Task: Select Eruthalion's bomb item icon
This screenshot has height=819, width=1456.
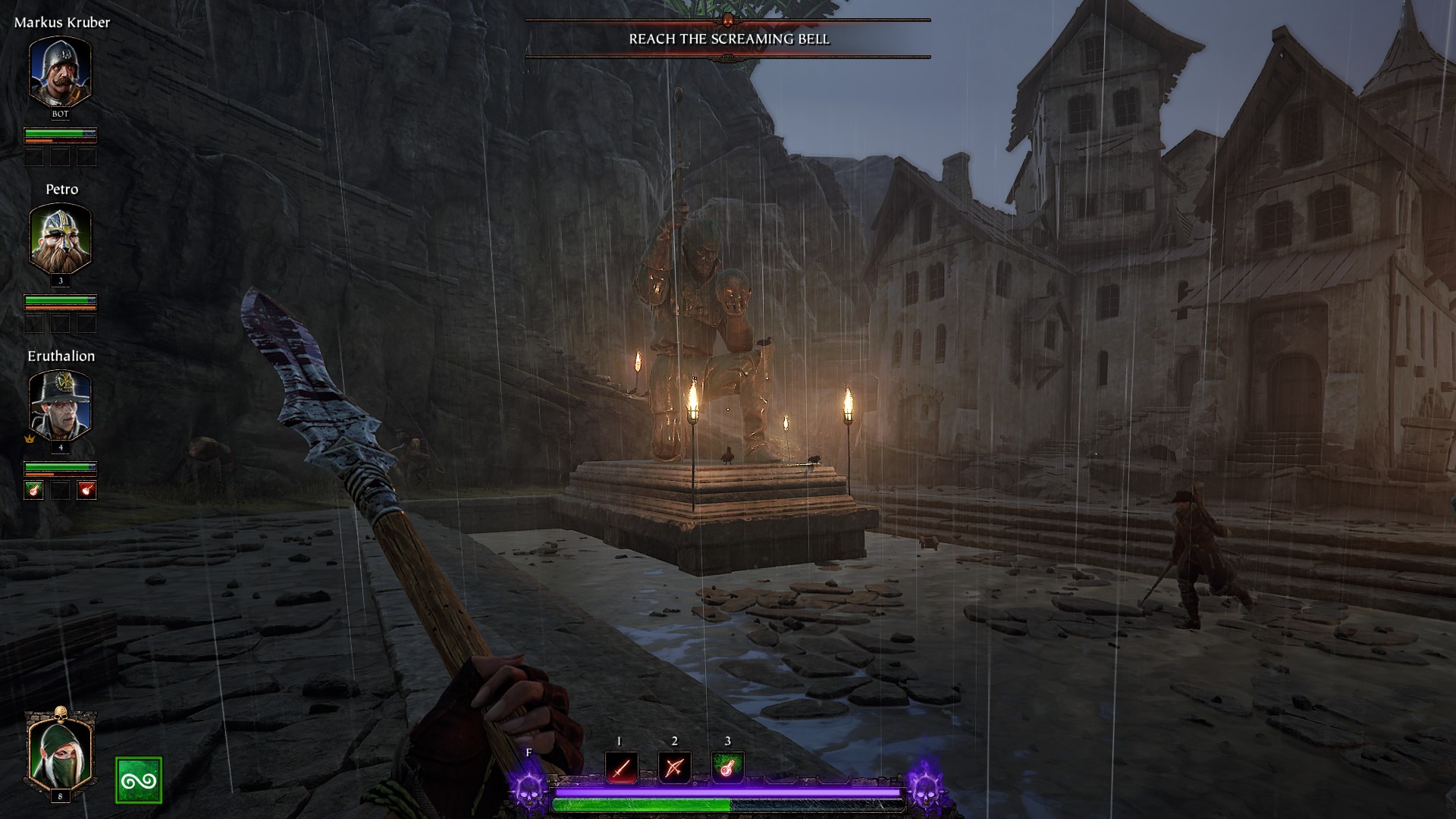Action: pos(87,491)
